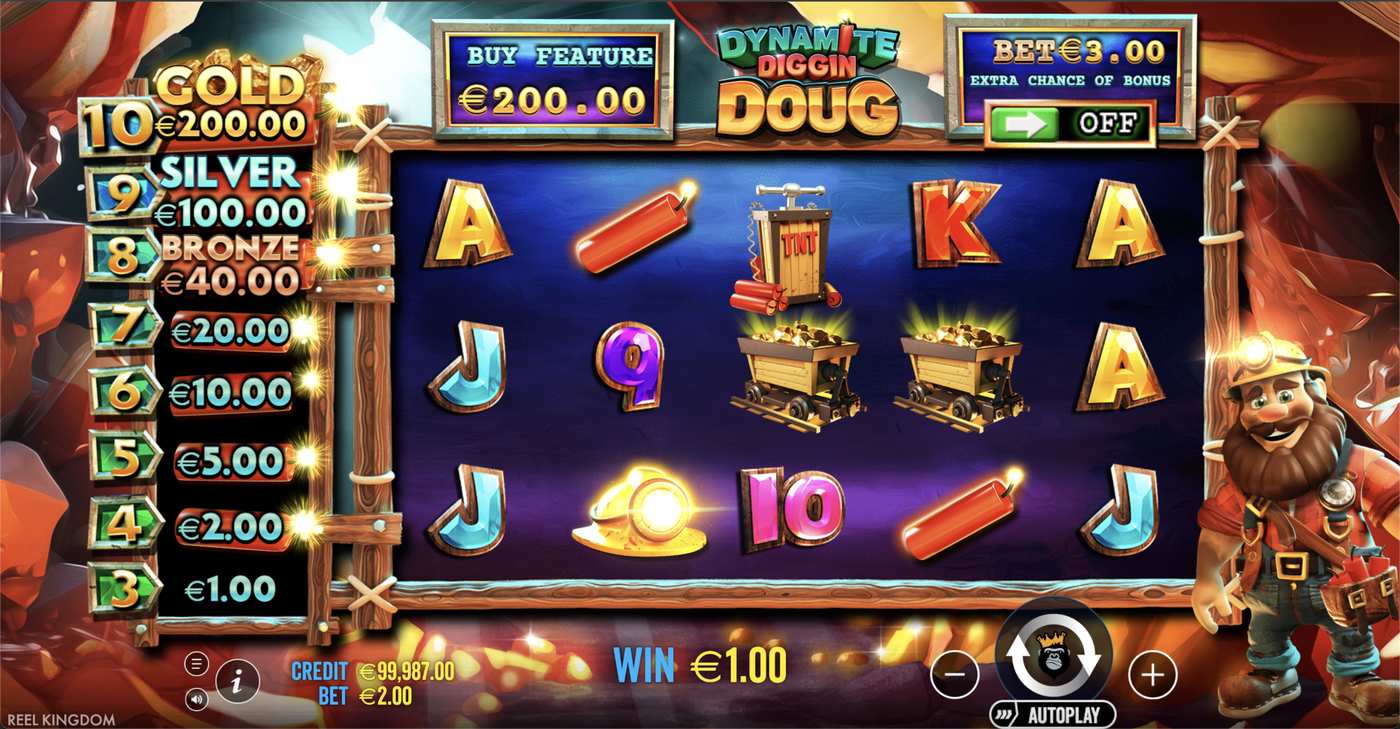Start Autoplay
Image resolution: width=1400 pixels, height=729 pixels.
tap(1053, 714)
